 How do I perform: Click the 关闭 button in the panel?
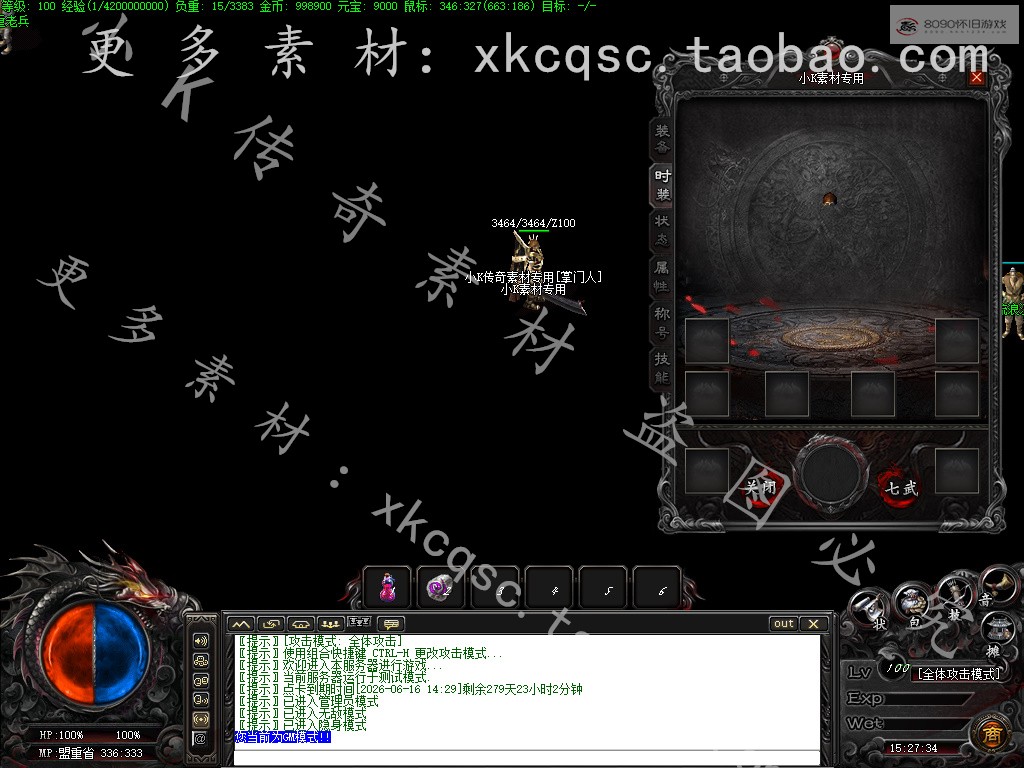[x=761, y=488]
